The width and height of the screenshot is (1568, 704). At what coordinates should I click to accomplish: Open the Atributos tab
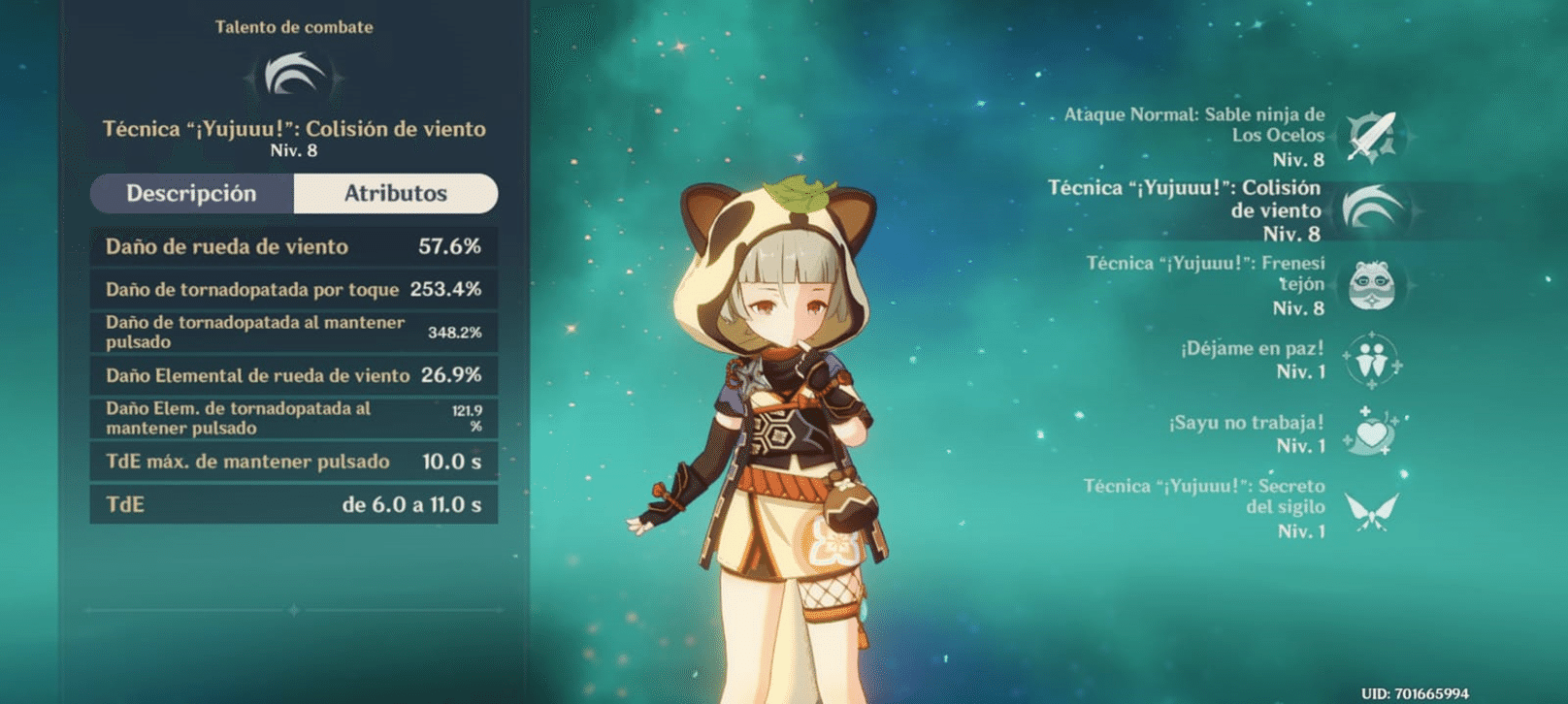click(396, 193)
